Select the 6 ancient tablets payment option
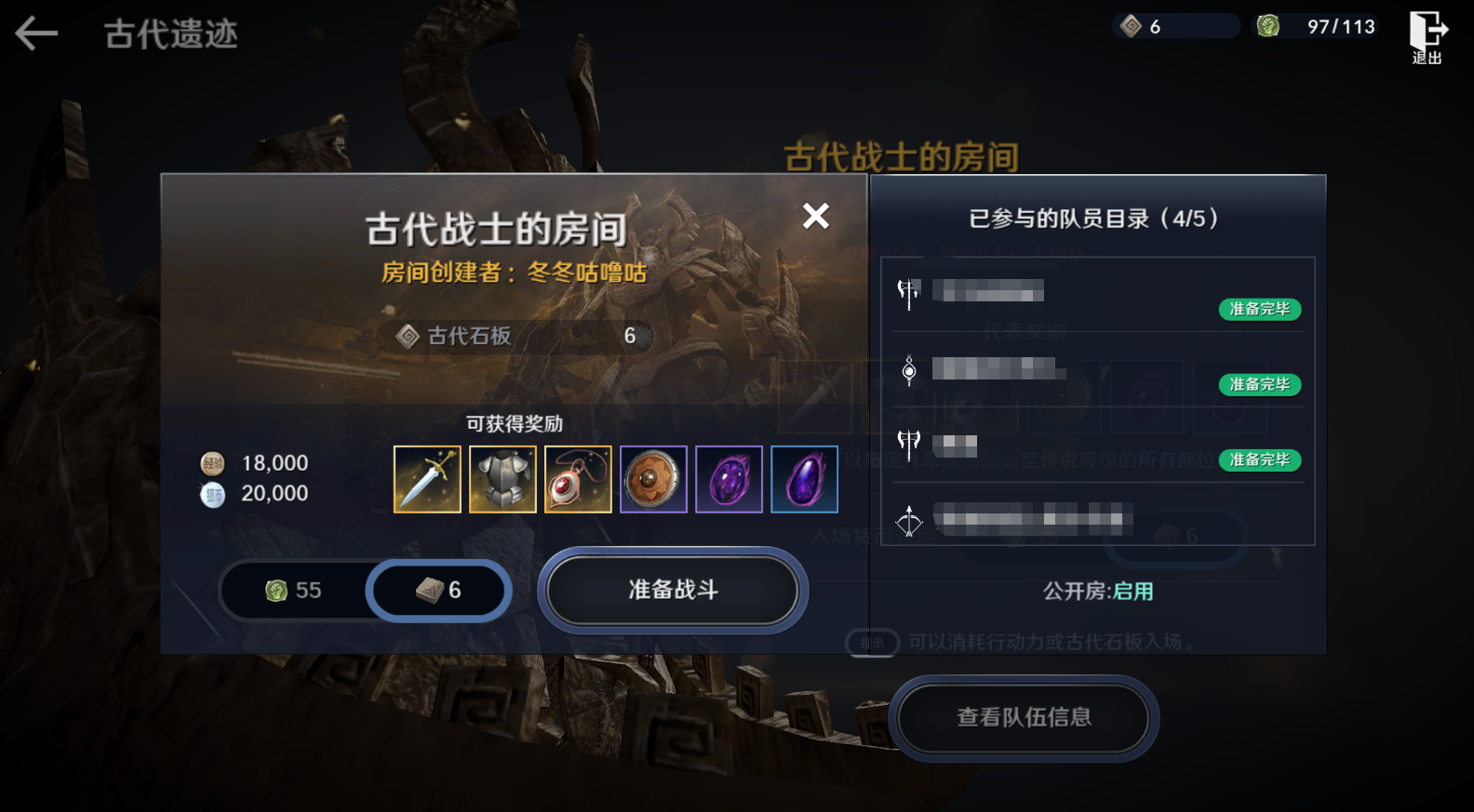The height and width of the screenshot is (812, 1474). click(x=437, y=590)
